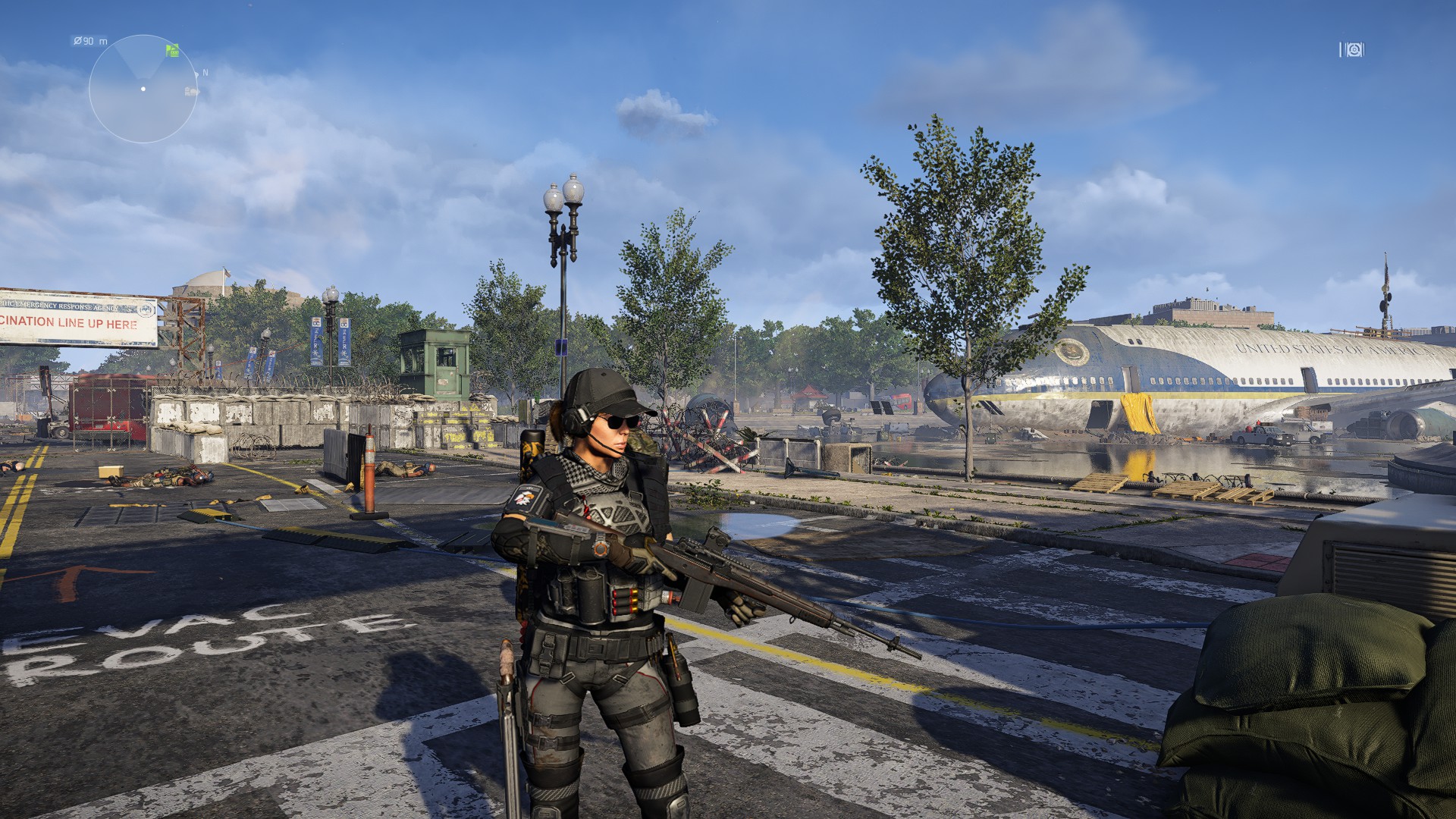Image resolution: width=1456 pixels, height=819 pixels.
Task: Click the landmark building icon on the minimap edge
Action: [191, 91]
